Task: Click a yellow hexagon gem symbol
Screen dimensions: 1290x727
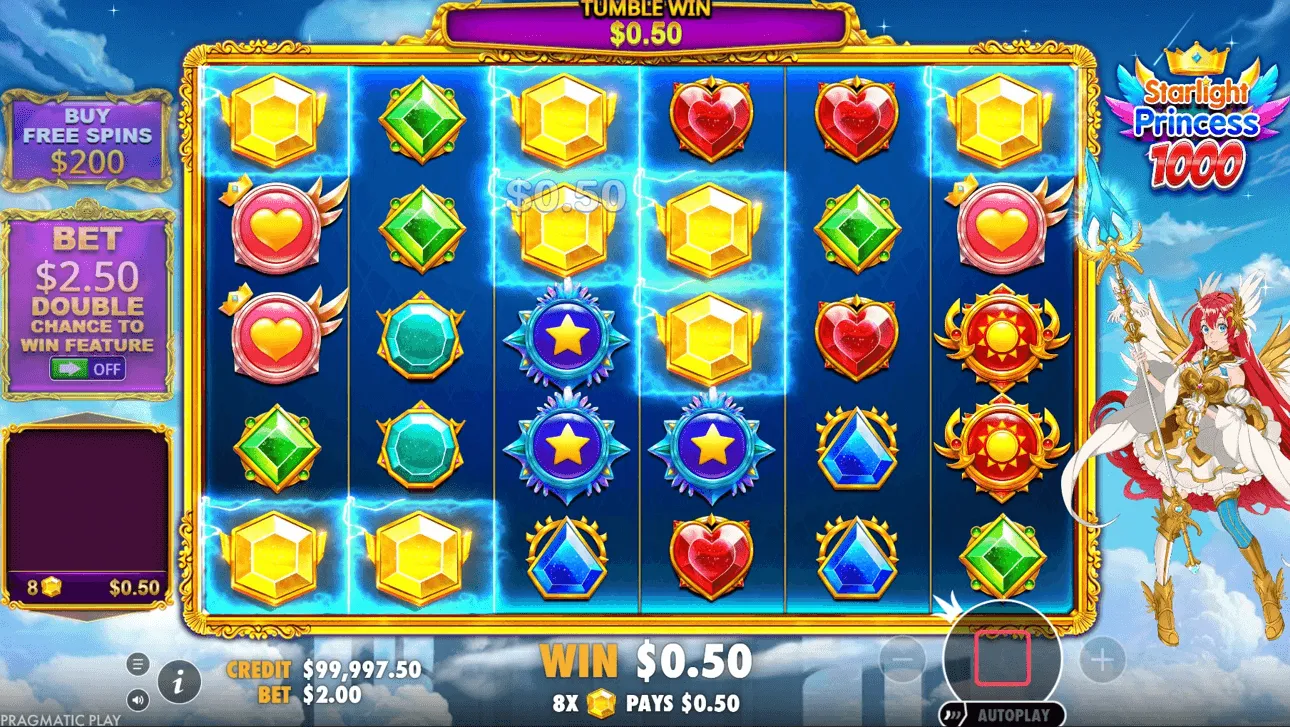Action: [x=275, y=120]
